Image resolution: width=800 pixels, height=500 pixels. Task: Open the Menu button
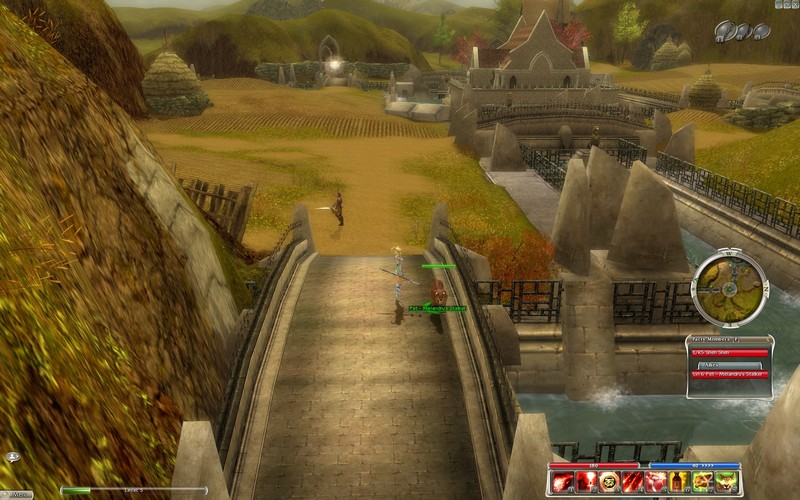20,493
